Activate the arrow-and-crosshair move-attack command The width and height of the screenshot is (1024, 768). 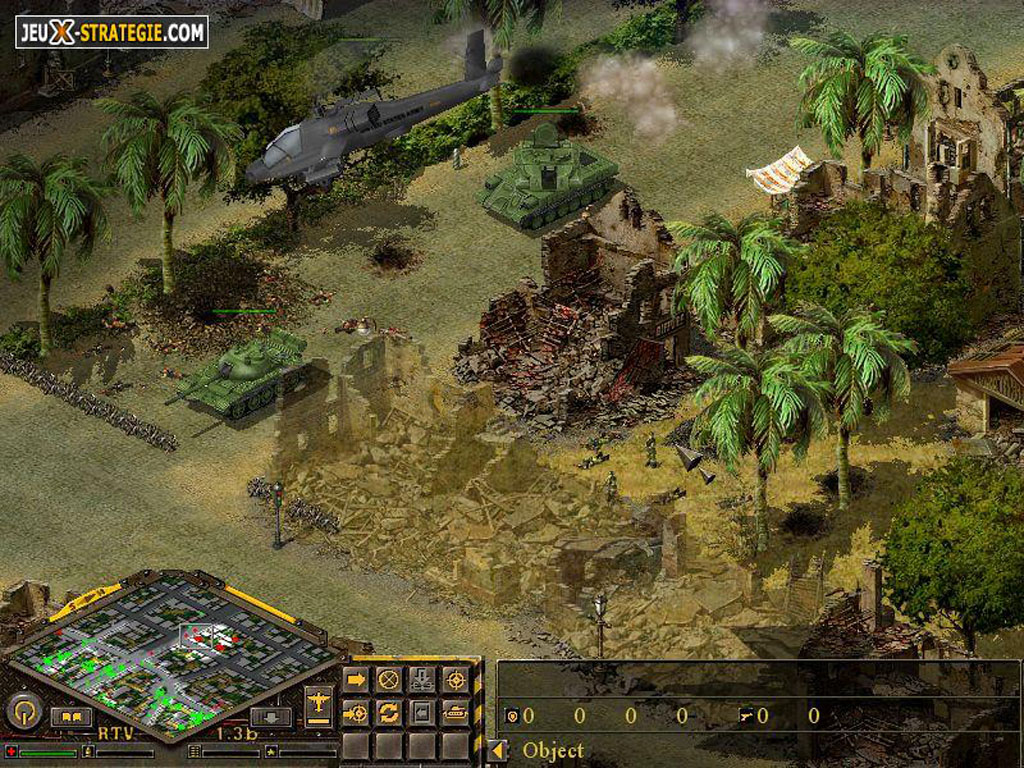click(356, 713)
